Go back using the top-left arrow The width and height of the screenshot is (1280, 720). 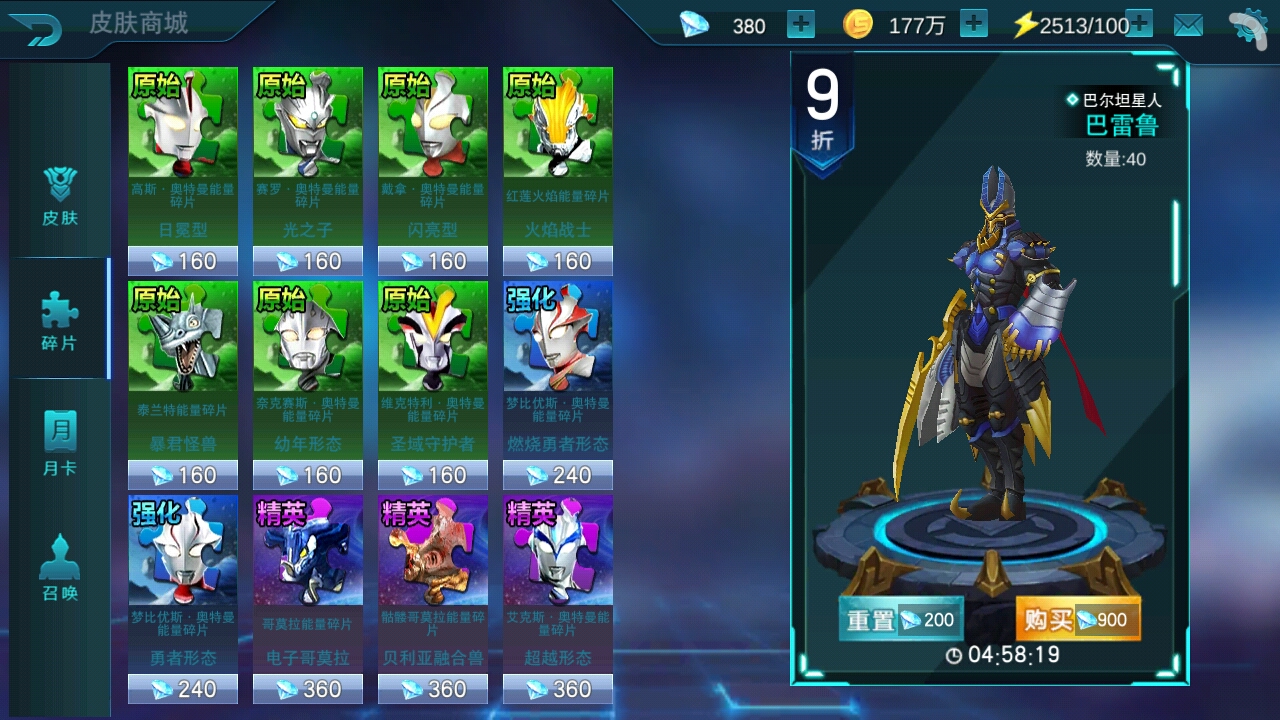coord(37,28)
